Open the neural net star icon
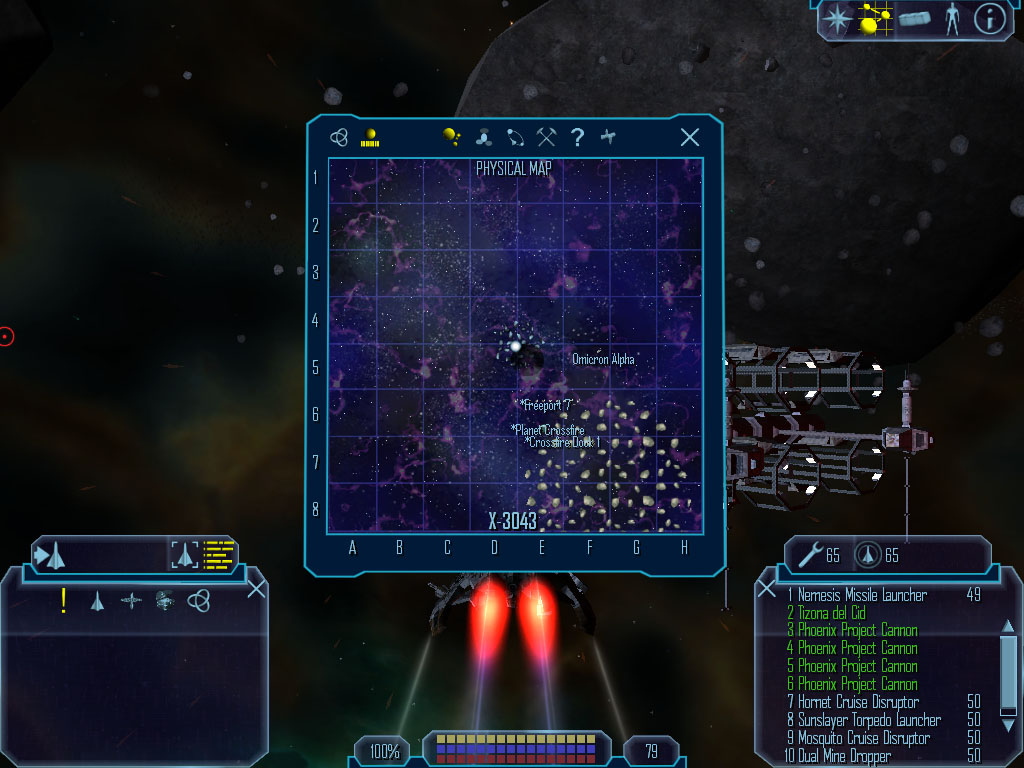This screenshot has width=1024, height=768. (835, 19)
